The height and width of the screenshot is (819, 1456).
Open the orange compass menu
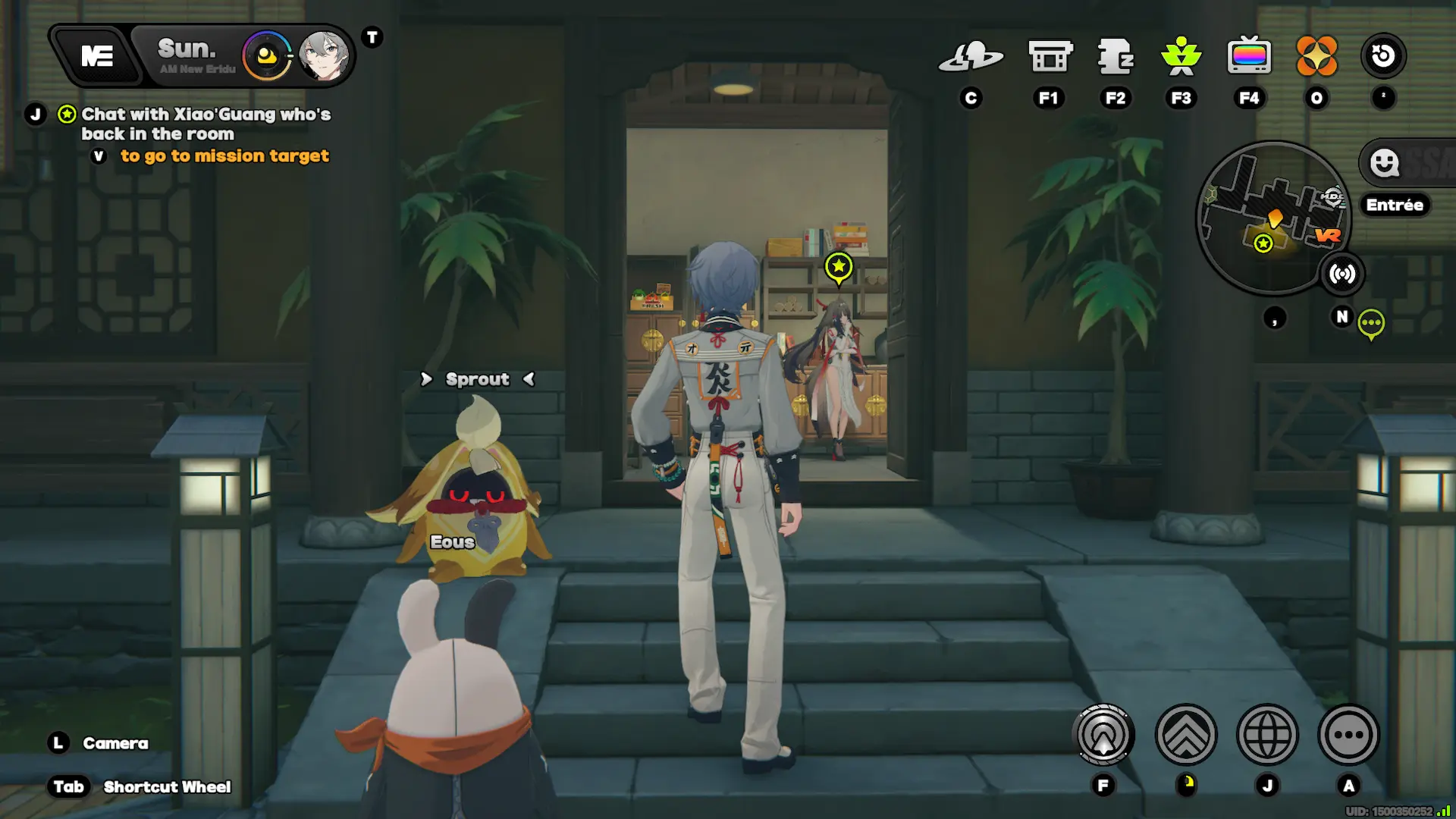point(1317,56)
